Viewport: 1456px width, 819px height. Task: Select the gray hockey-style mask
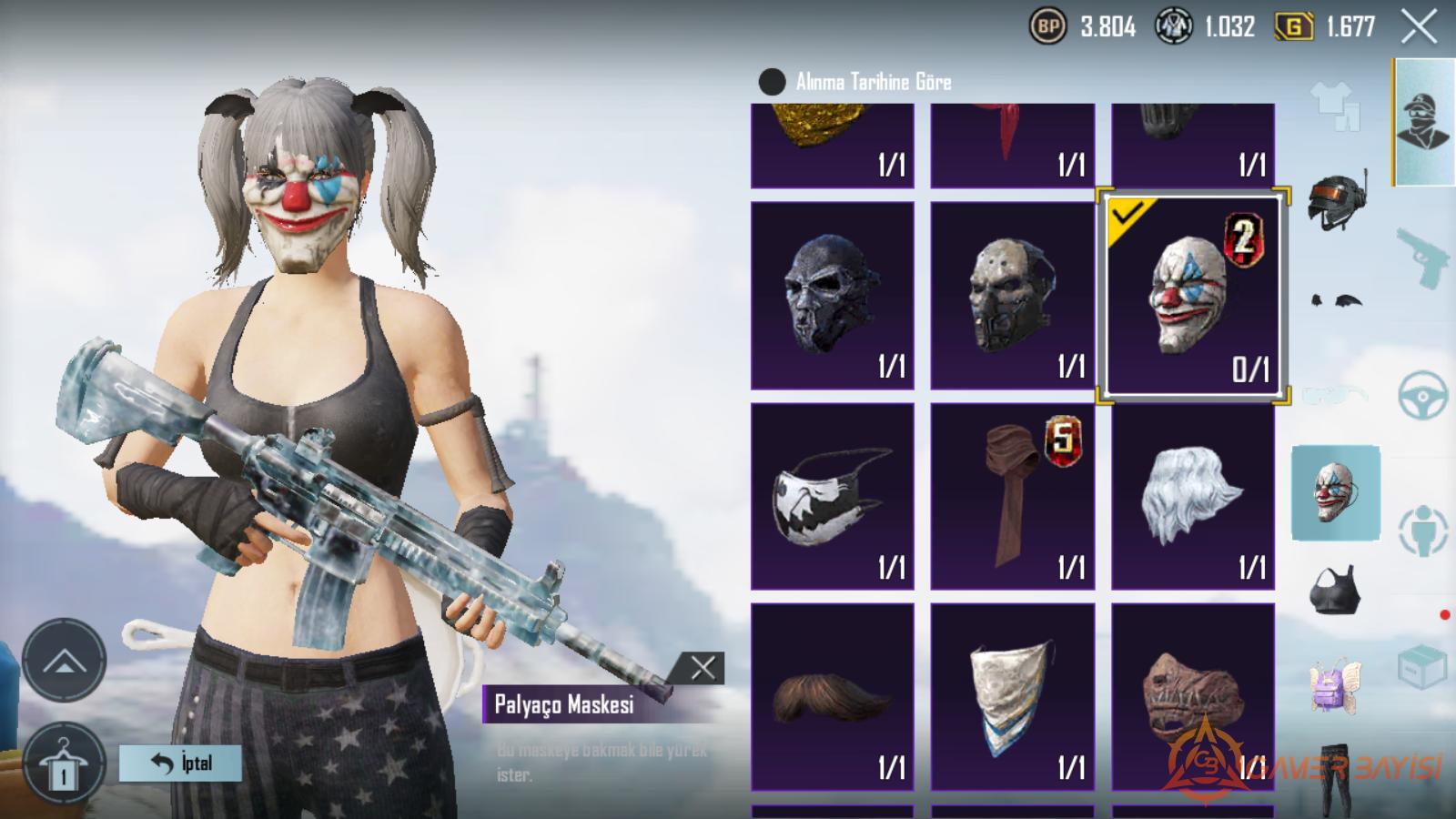[1012, 296]
